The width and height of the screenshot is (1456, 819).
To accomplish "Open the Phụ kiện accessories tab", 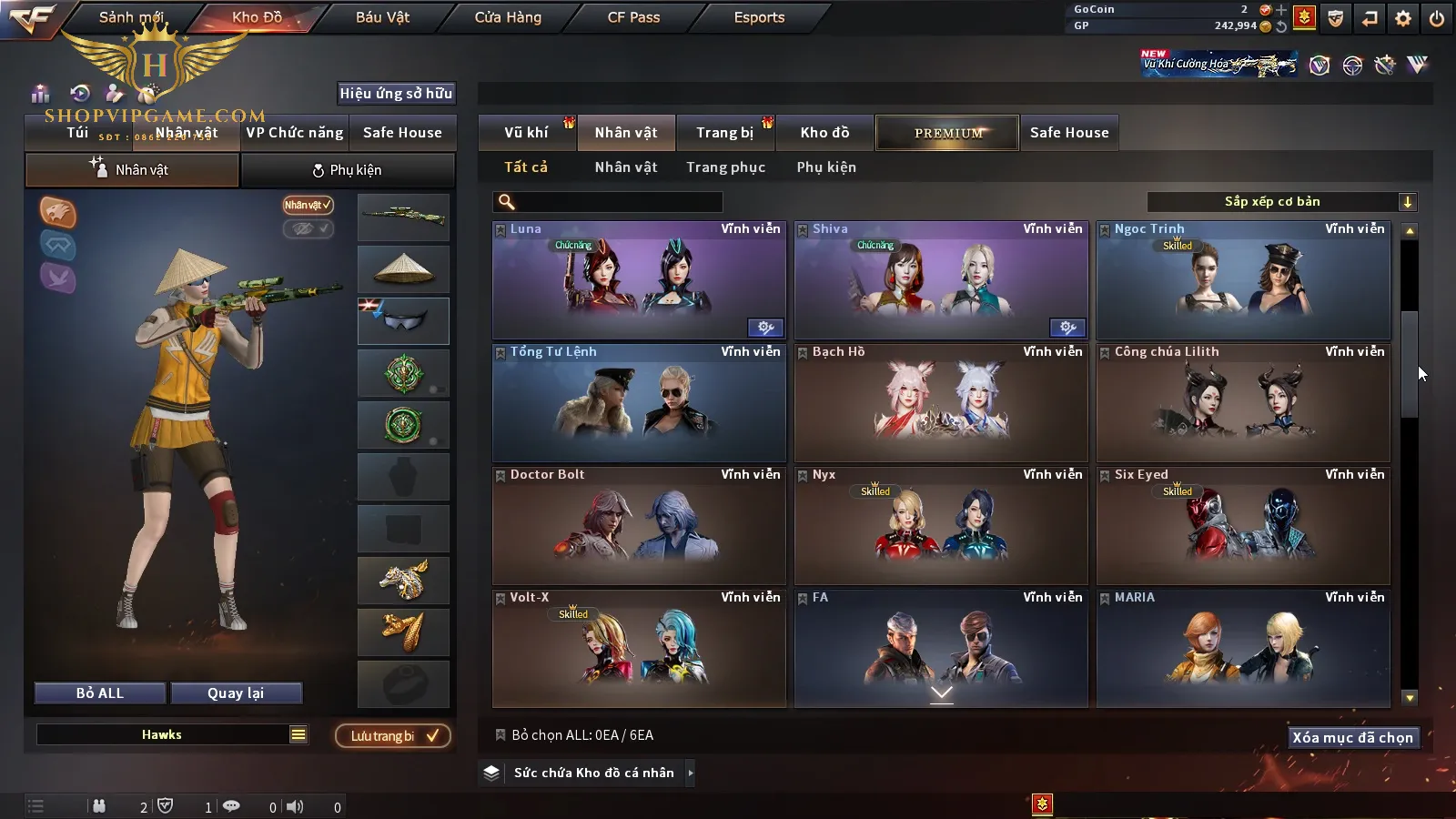I will coord(347,170).
